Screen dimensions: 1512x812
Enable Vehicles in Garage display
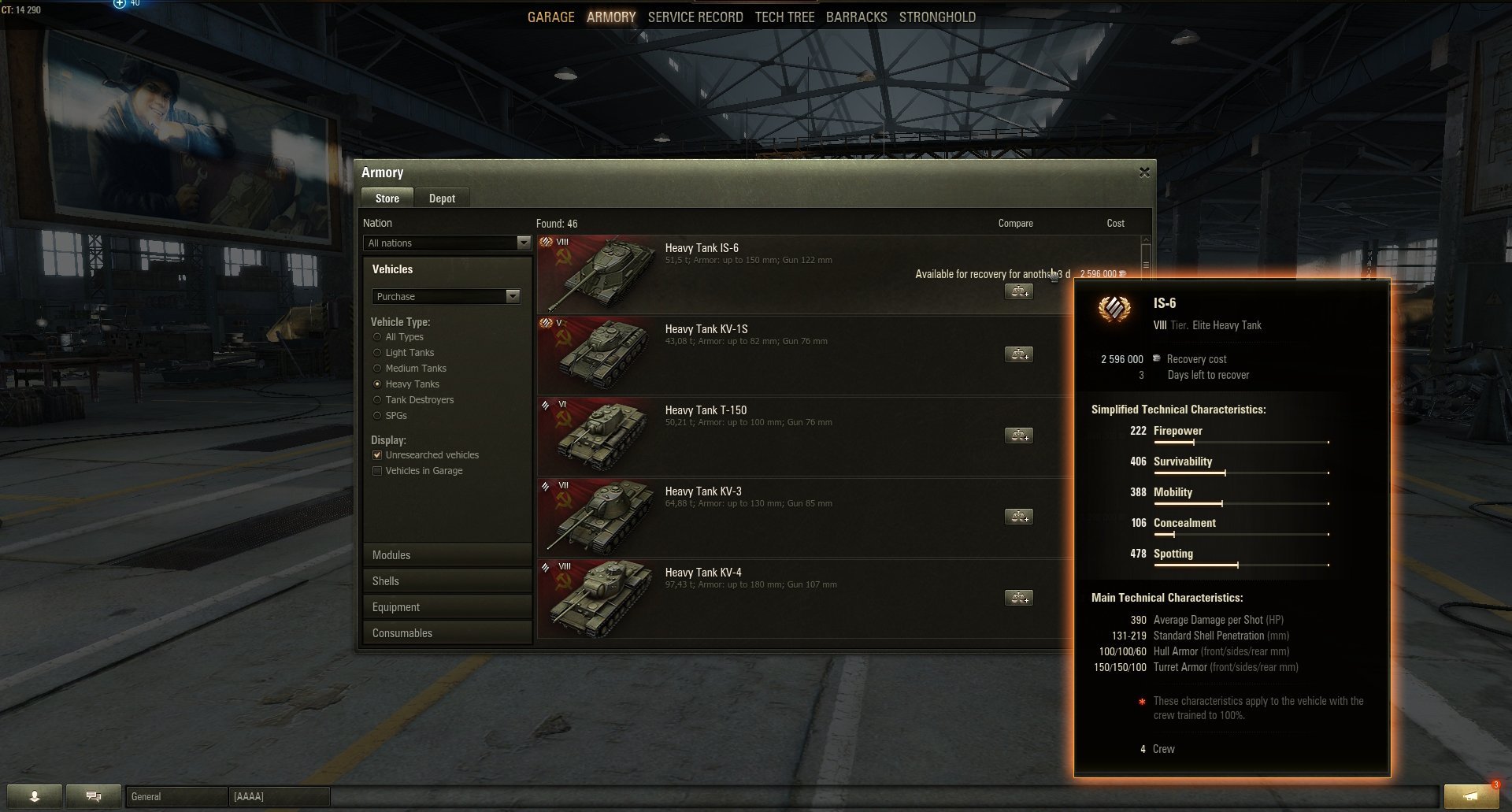(x=378, y=471)
